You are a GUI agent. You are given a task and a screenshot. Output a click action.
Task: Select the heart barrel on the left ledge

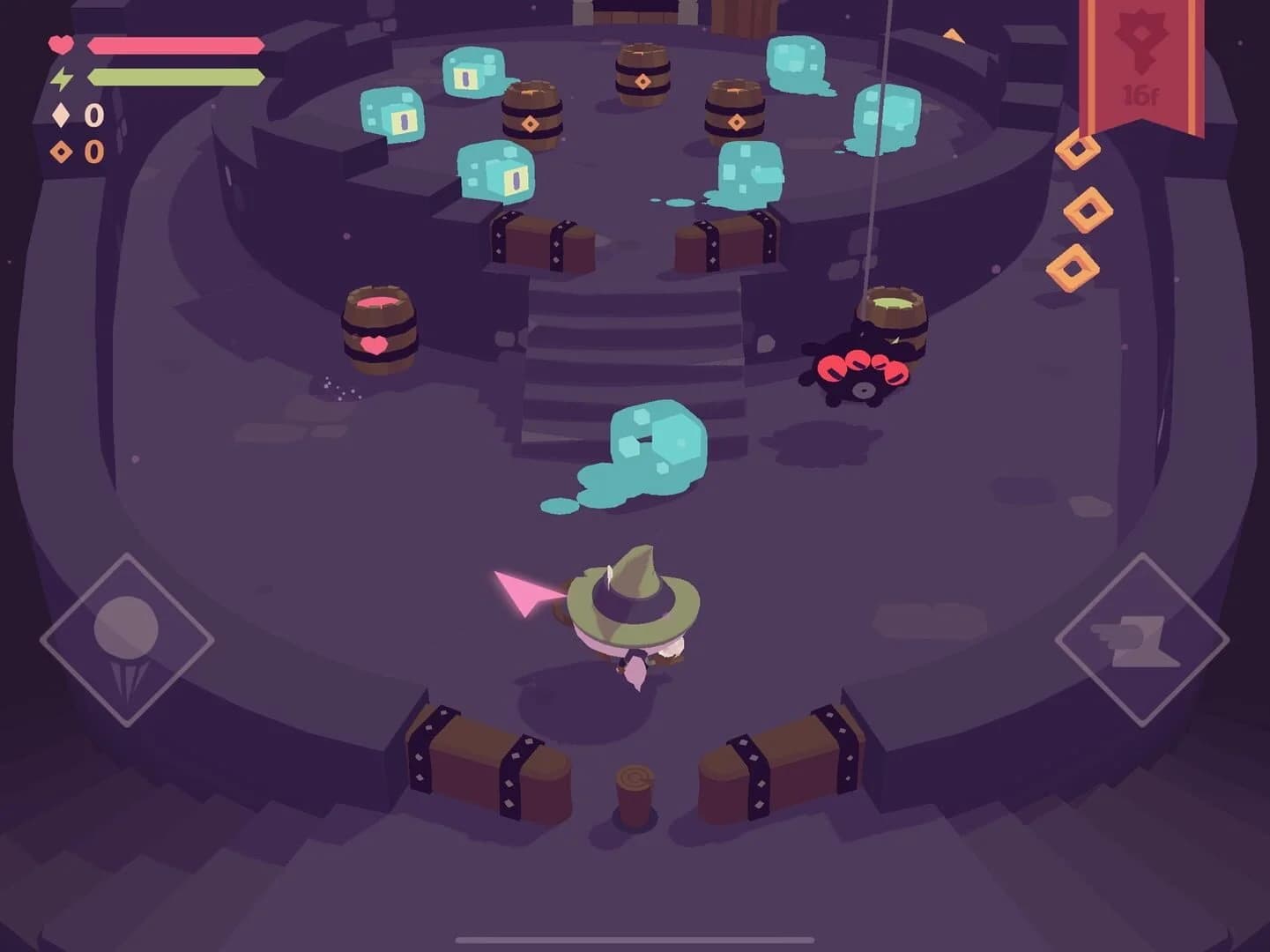(379, 326)
